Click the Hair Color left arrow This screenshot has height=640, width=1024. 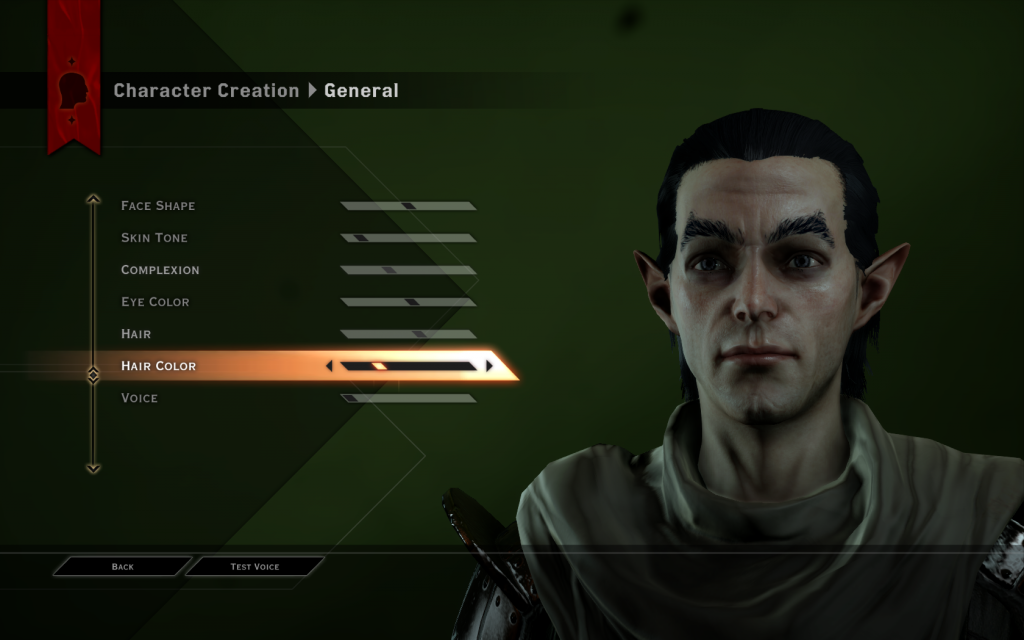[329, 366]
